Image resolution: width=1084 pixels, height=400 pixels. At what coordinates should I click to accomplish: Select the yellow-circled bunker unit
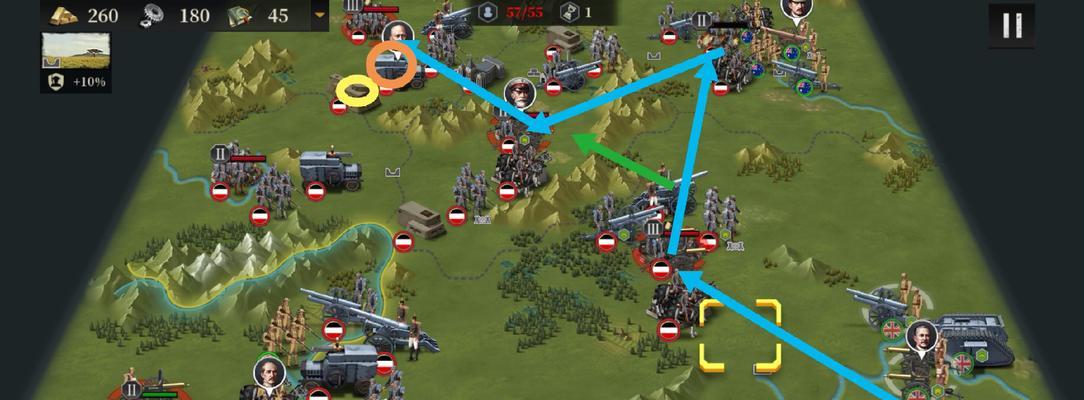point(357,92)
